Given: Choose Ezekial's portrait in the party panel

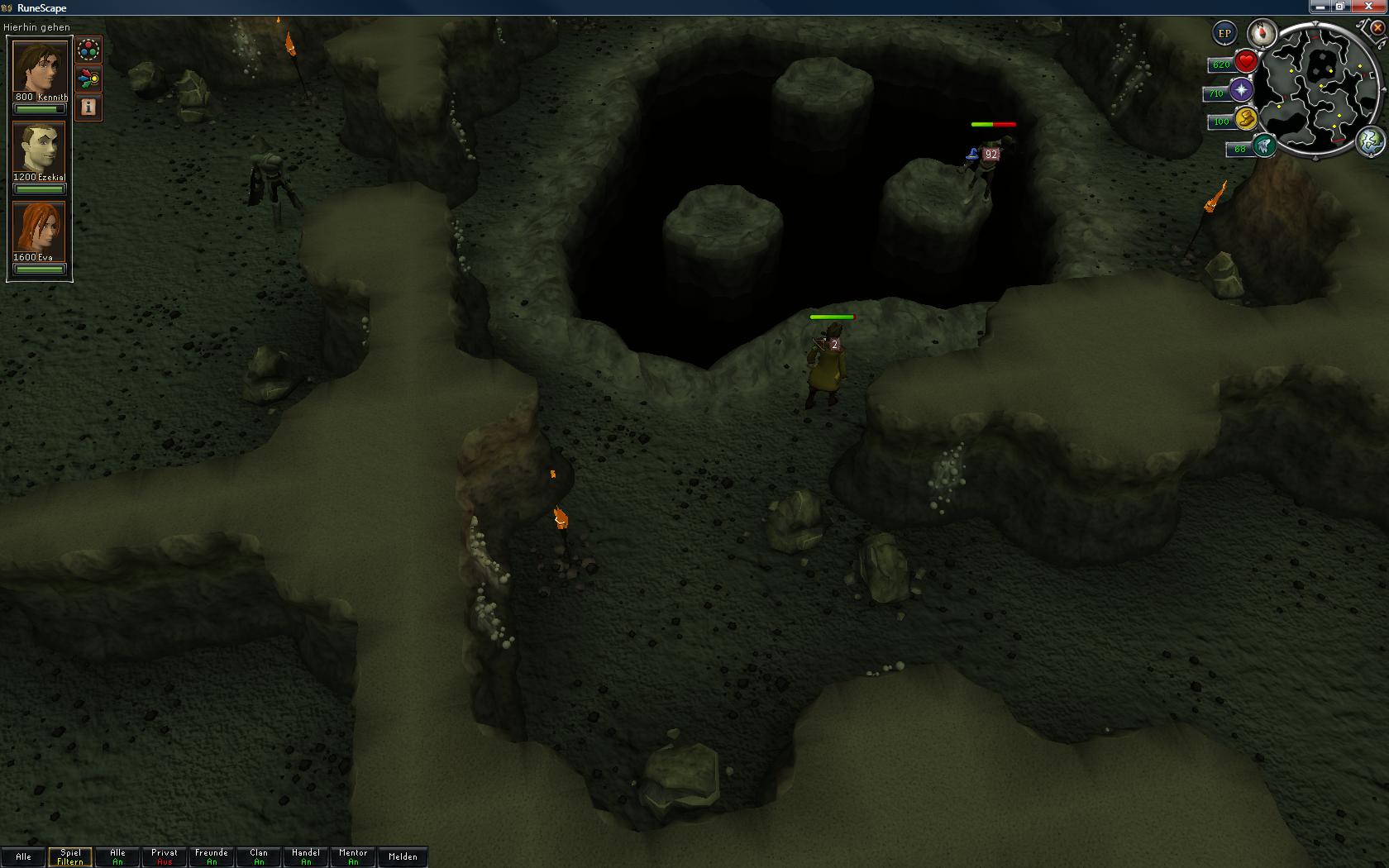Looking at the screenshot, I should [x=39, y=147].
